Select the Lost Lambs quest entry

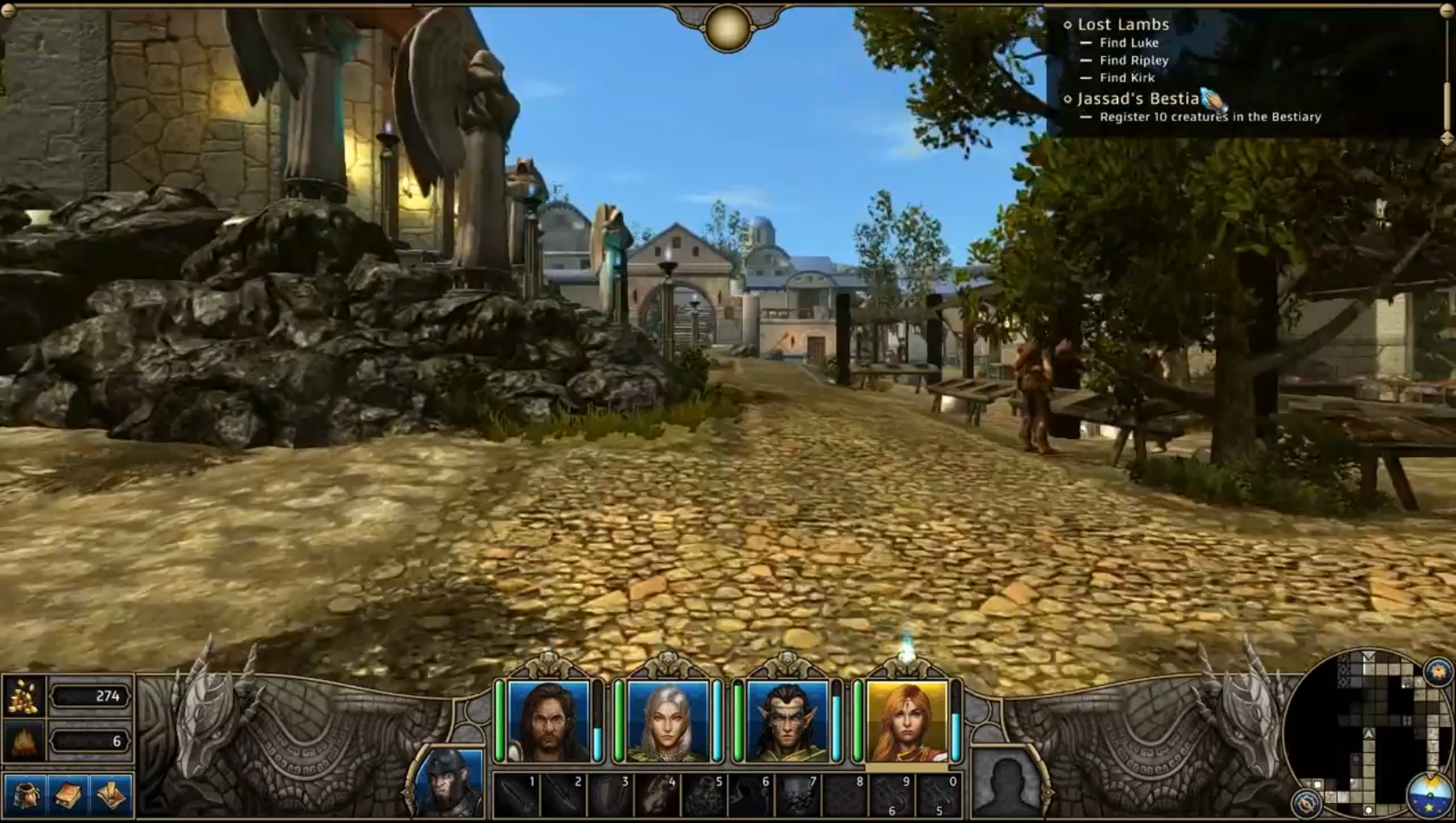click(x=1122, y=24)
